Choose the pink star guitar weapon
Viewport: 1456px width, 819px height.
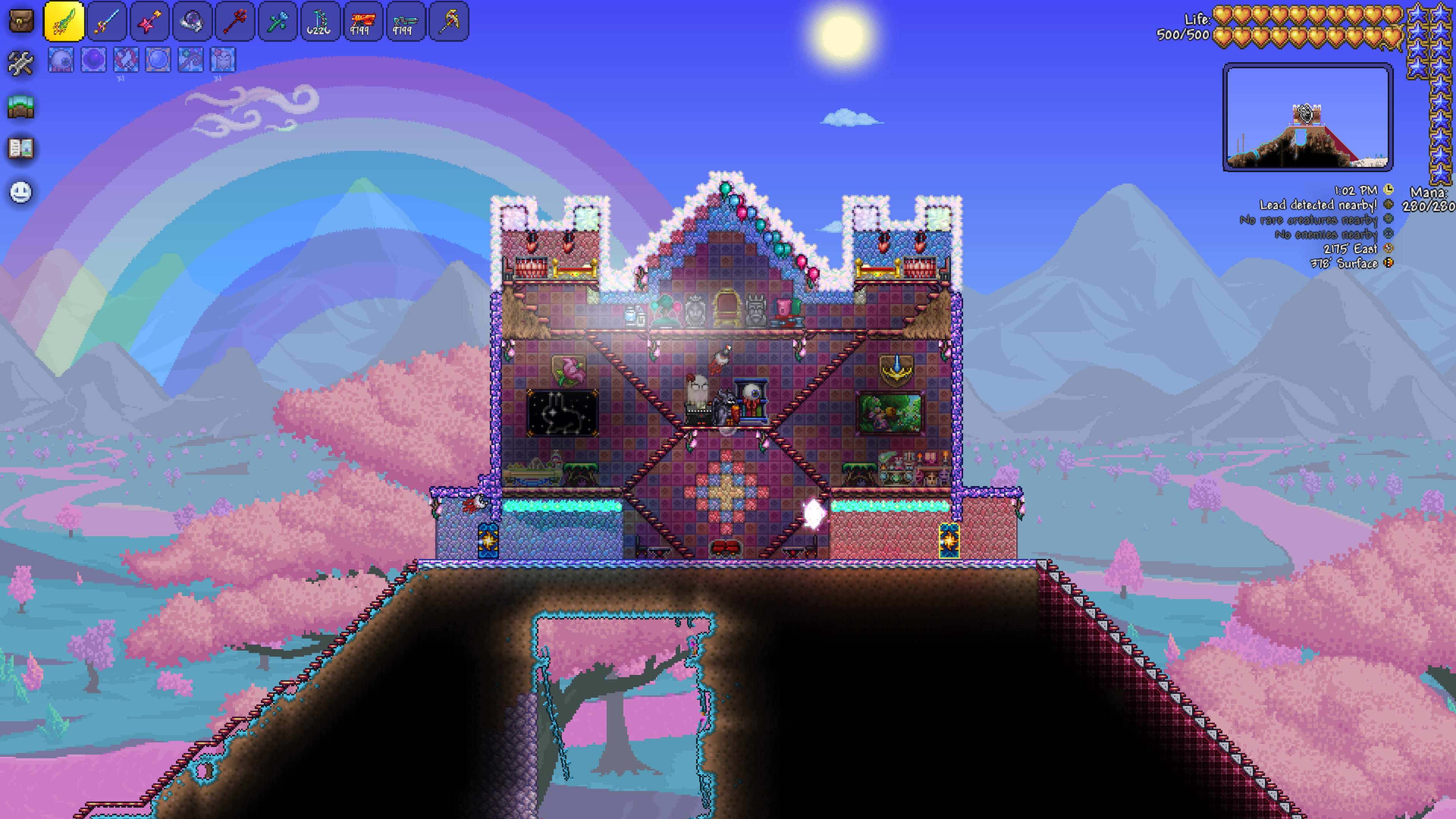tap(149, 22)
